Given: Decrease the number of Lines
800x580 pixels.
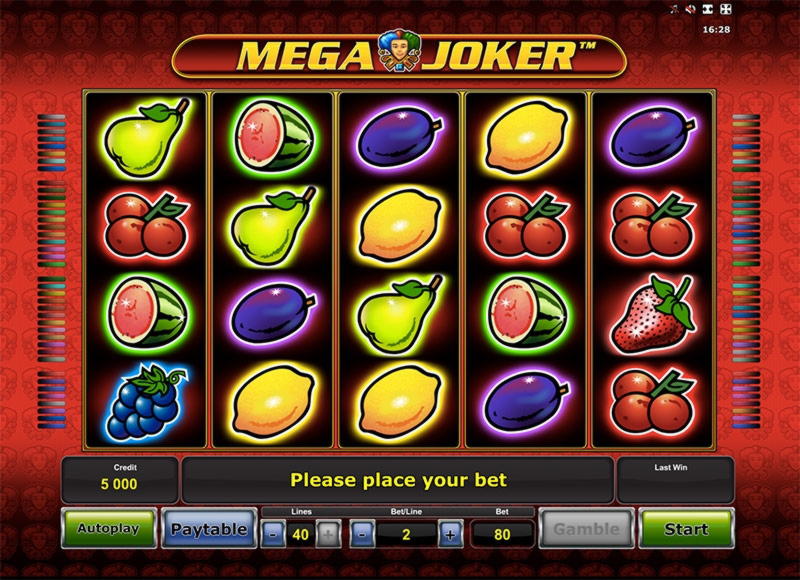Looking at the screenshot, I should pos(273,533).
